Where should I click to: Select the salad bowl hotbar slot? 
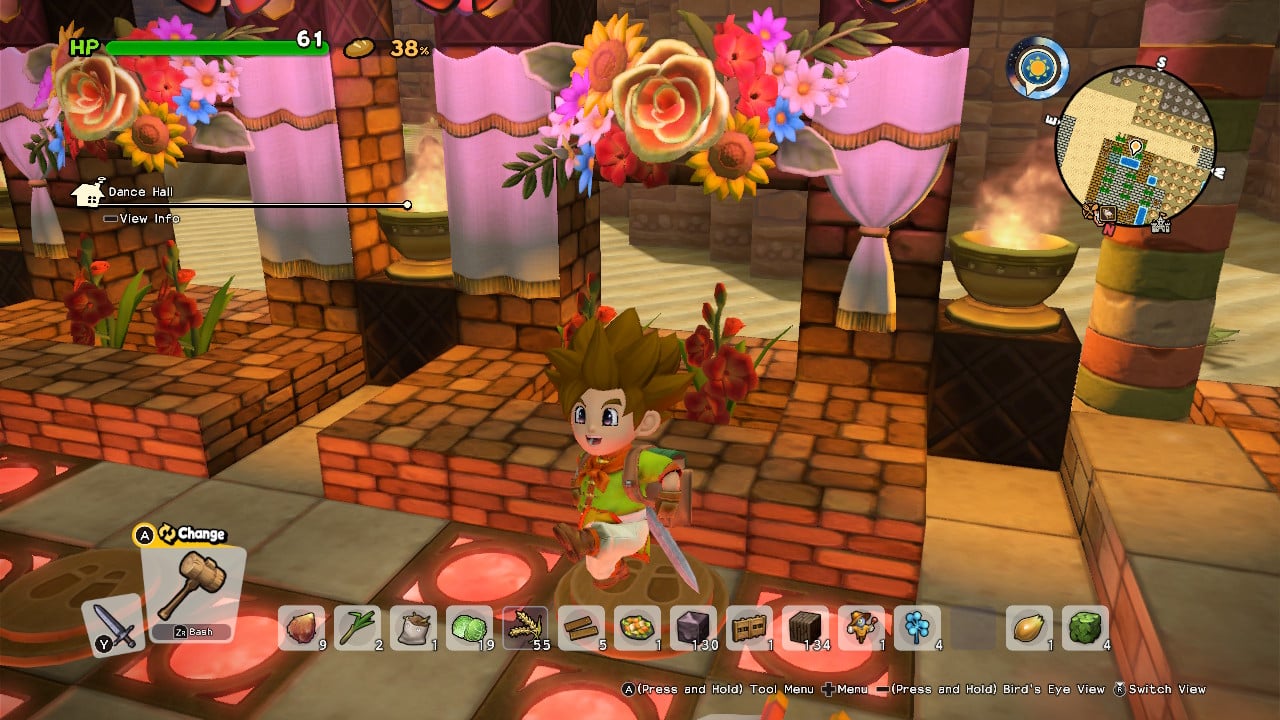tap(638, 628)
